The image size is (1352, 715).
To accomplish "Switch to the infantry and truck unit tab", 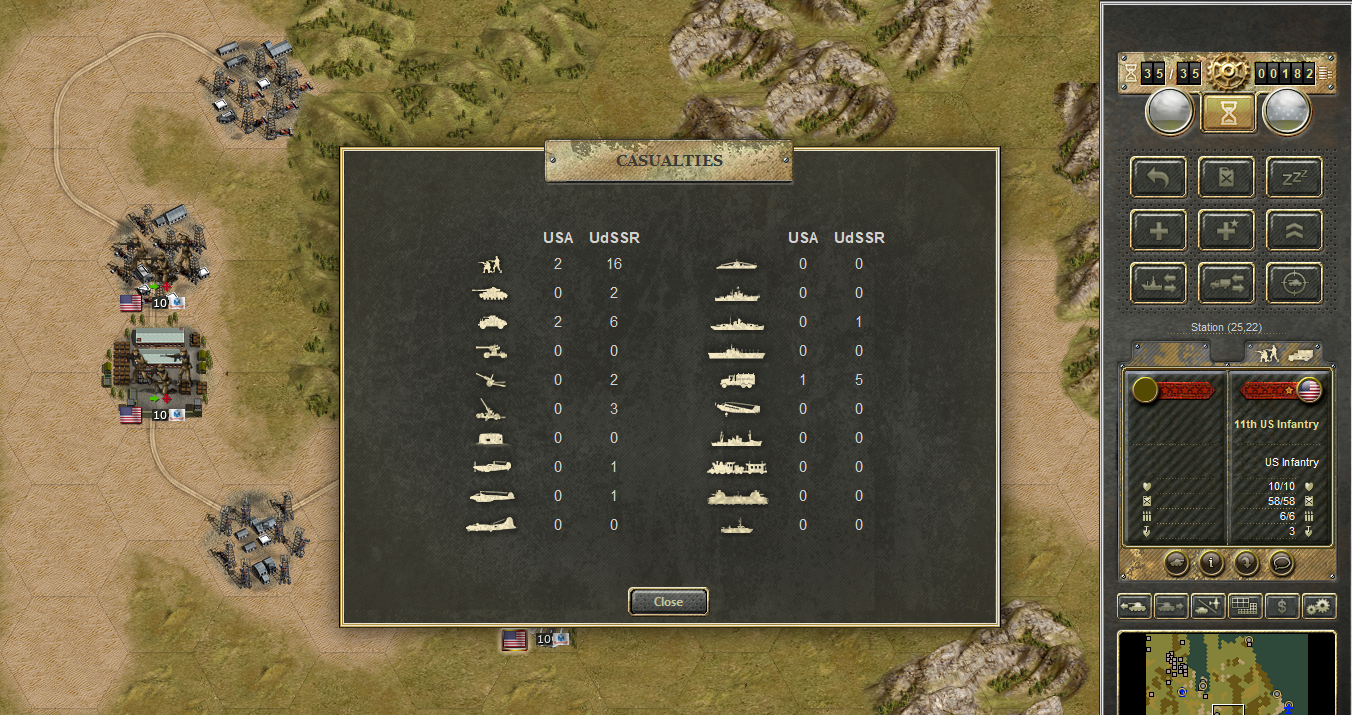I will pos(1284,353).
